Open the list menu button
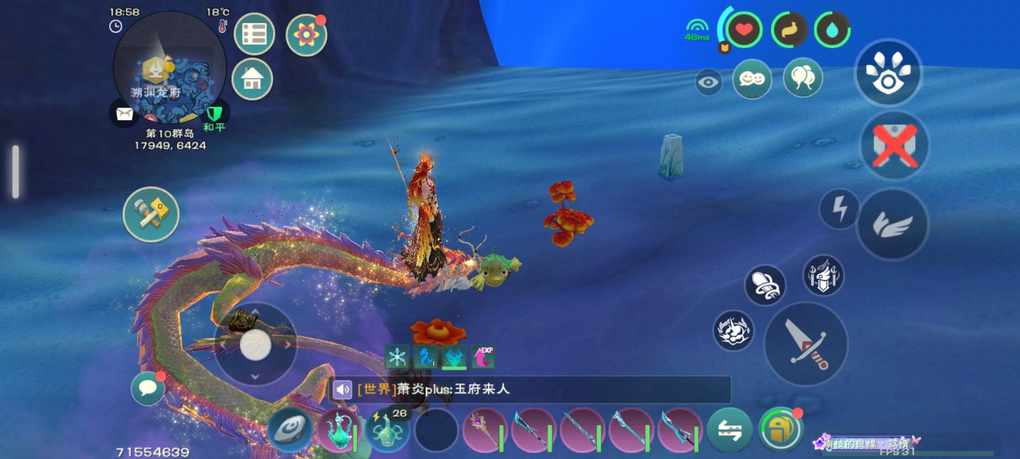1020x459 pixels. (254, 34)
